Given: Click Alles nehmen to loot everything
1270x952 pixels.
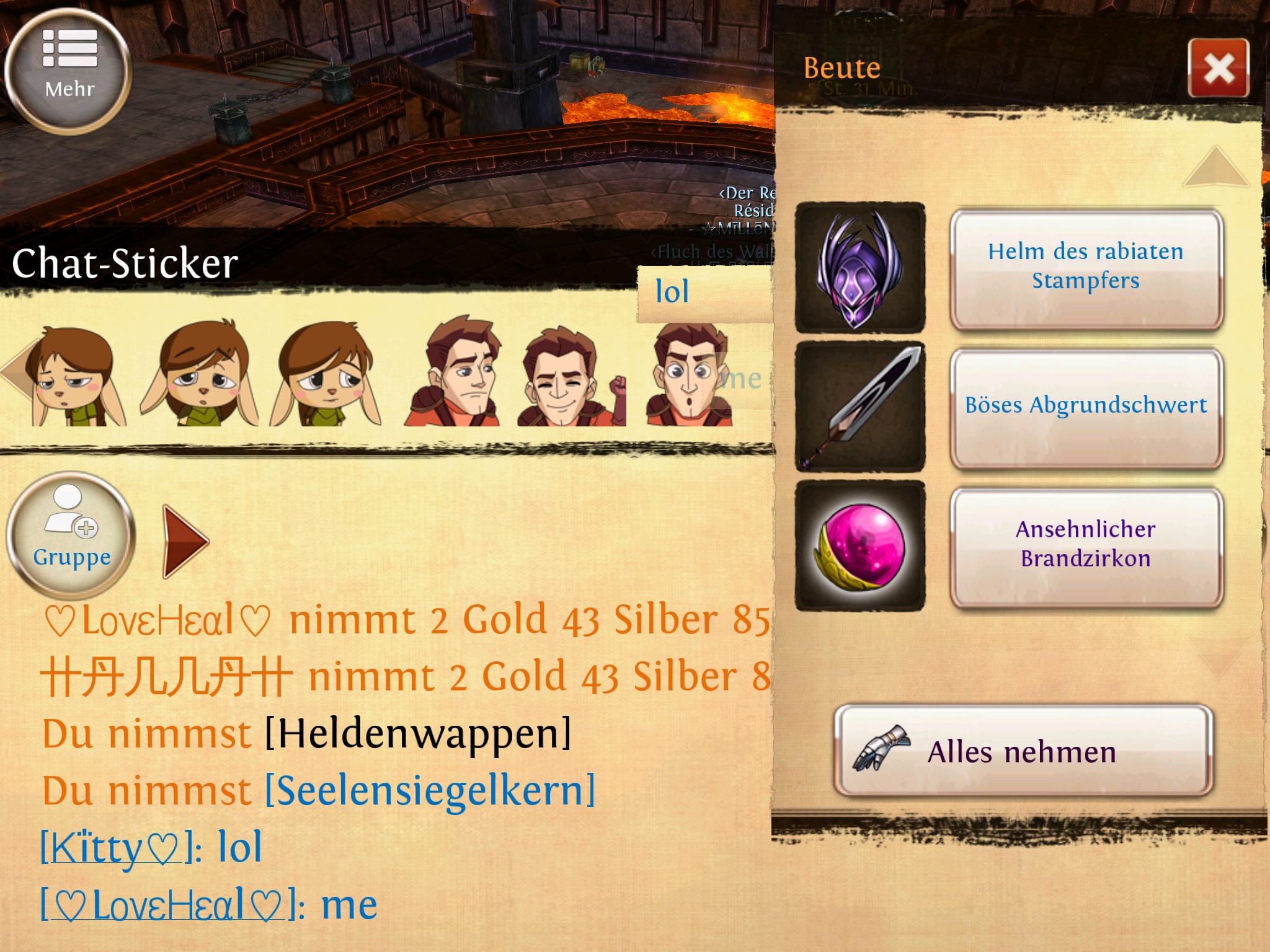Looking at the screenshot, I should [x=1023, y=751].
